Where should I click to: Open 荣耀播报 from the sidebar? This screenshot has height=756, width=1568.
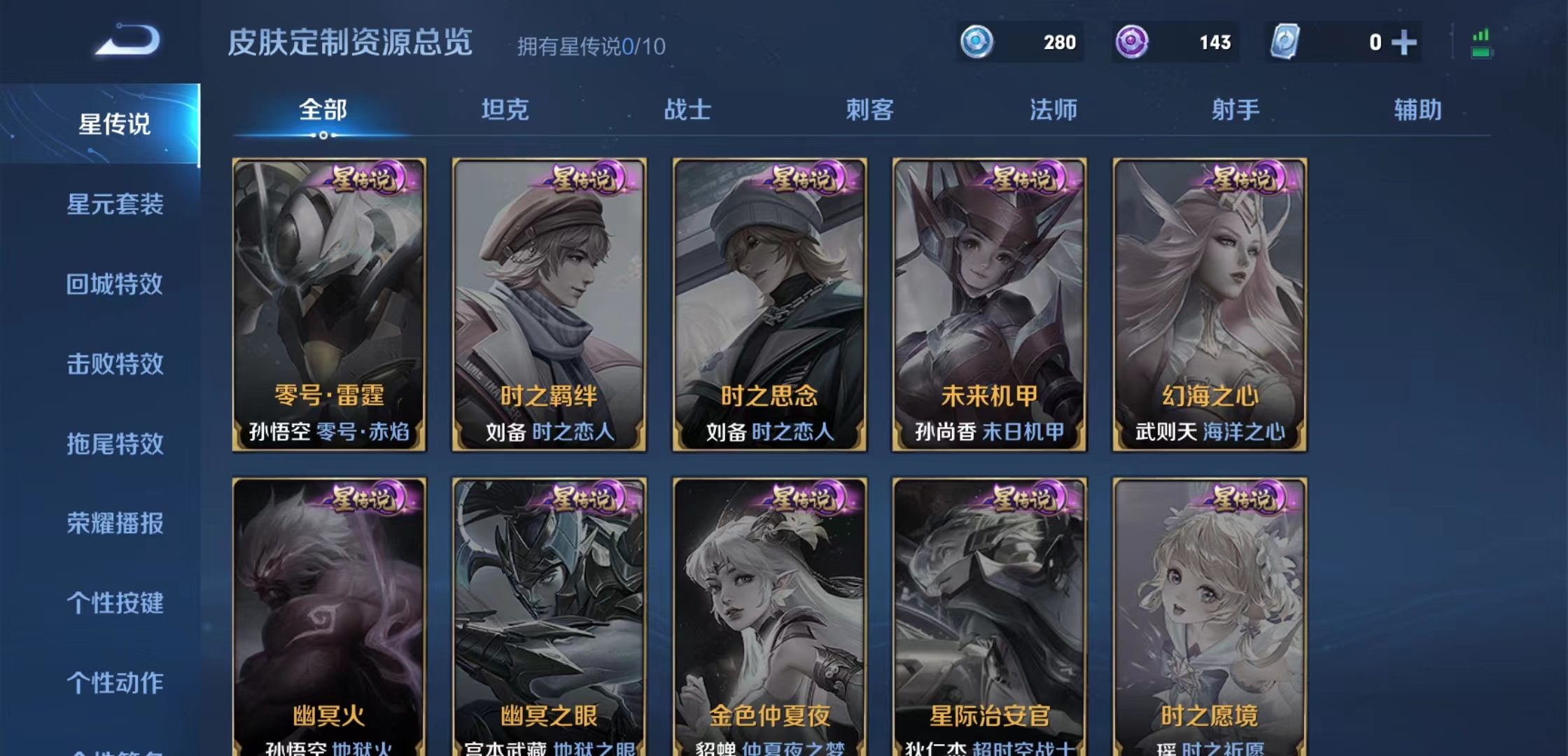[x=115, y=525]
